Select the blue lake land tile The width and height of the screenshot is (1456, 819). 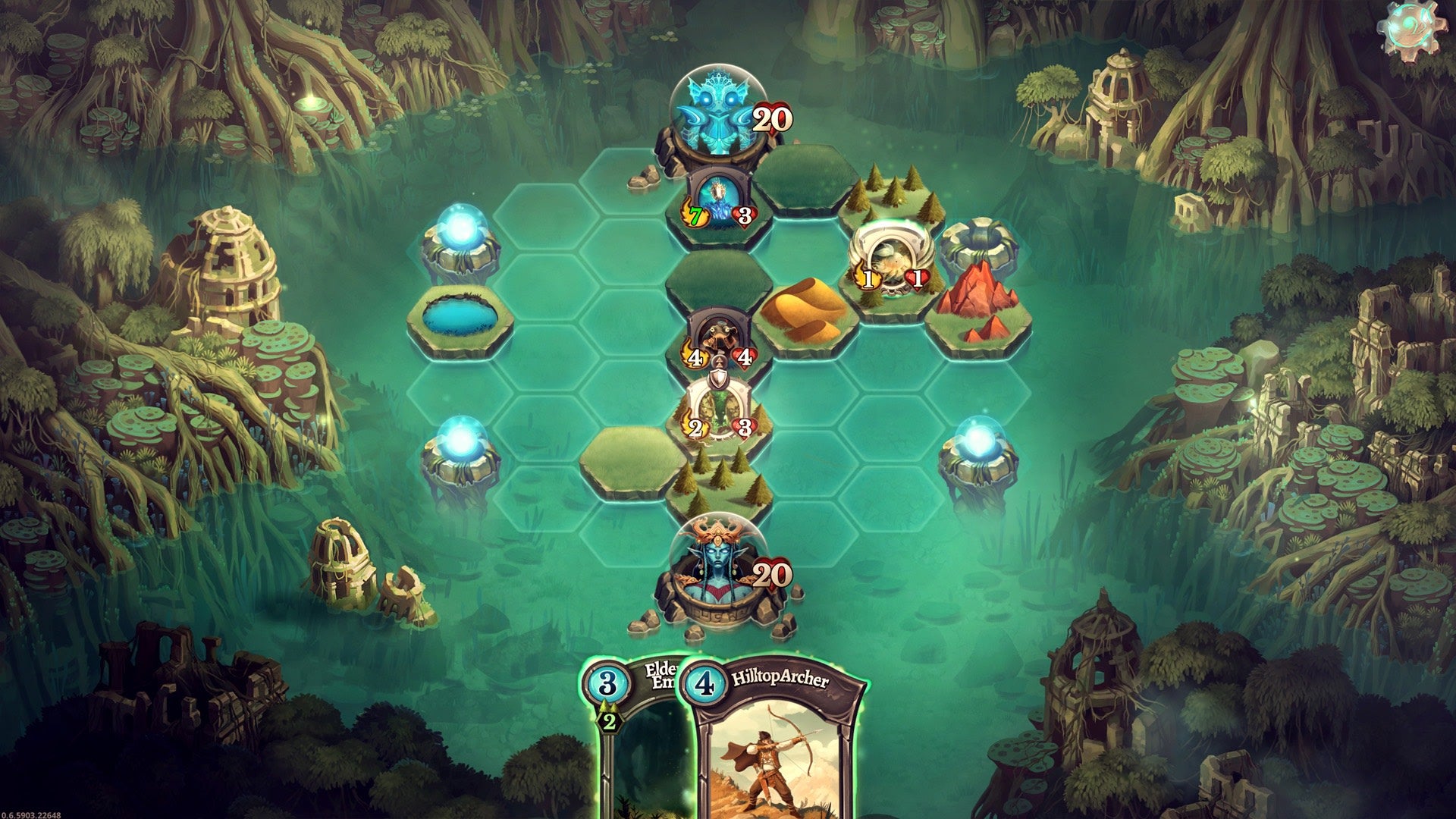click(x=460, y=317)
